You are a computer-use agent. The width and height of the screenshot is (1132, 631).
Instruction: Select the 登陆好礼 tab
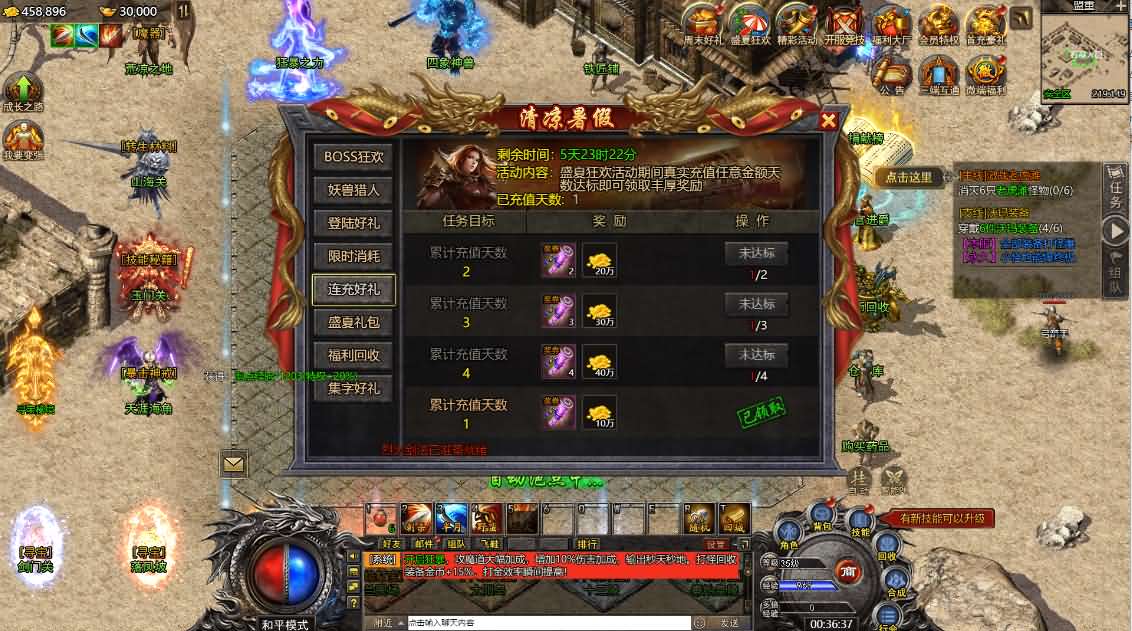[353, 223]
